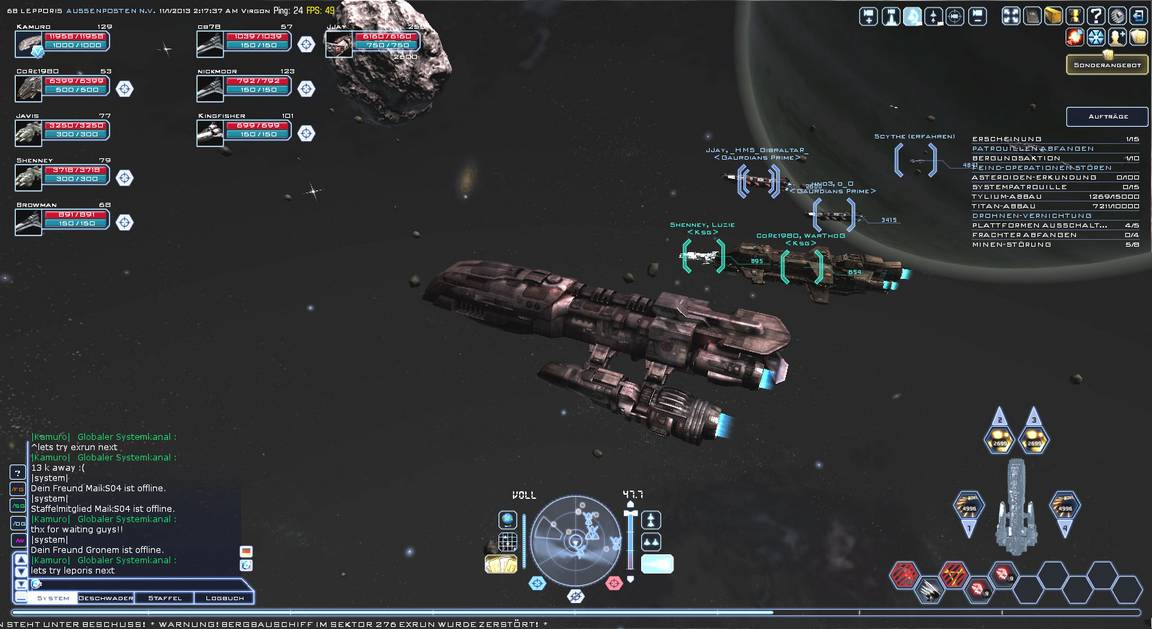The height and width of the screenshot is (629, 1152).
Task: Open the gold crate icon in top toolbar
Action: pos(1053,16)
